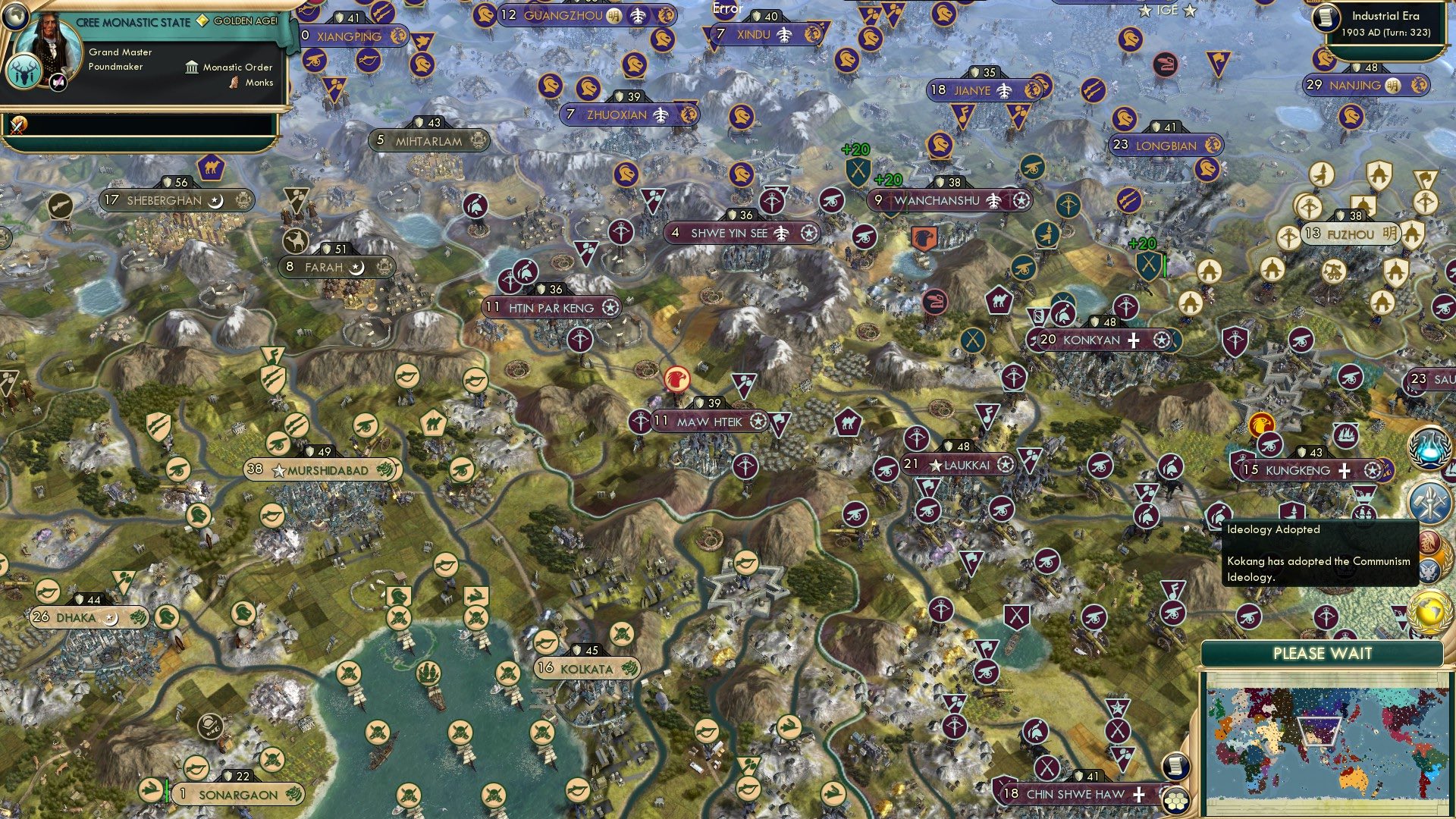
Task: Open the research notification flask icon
Action: point(1429,449)
